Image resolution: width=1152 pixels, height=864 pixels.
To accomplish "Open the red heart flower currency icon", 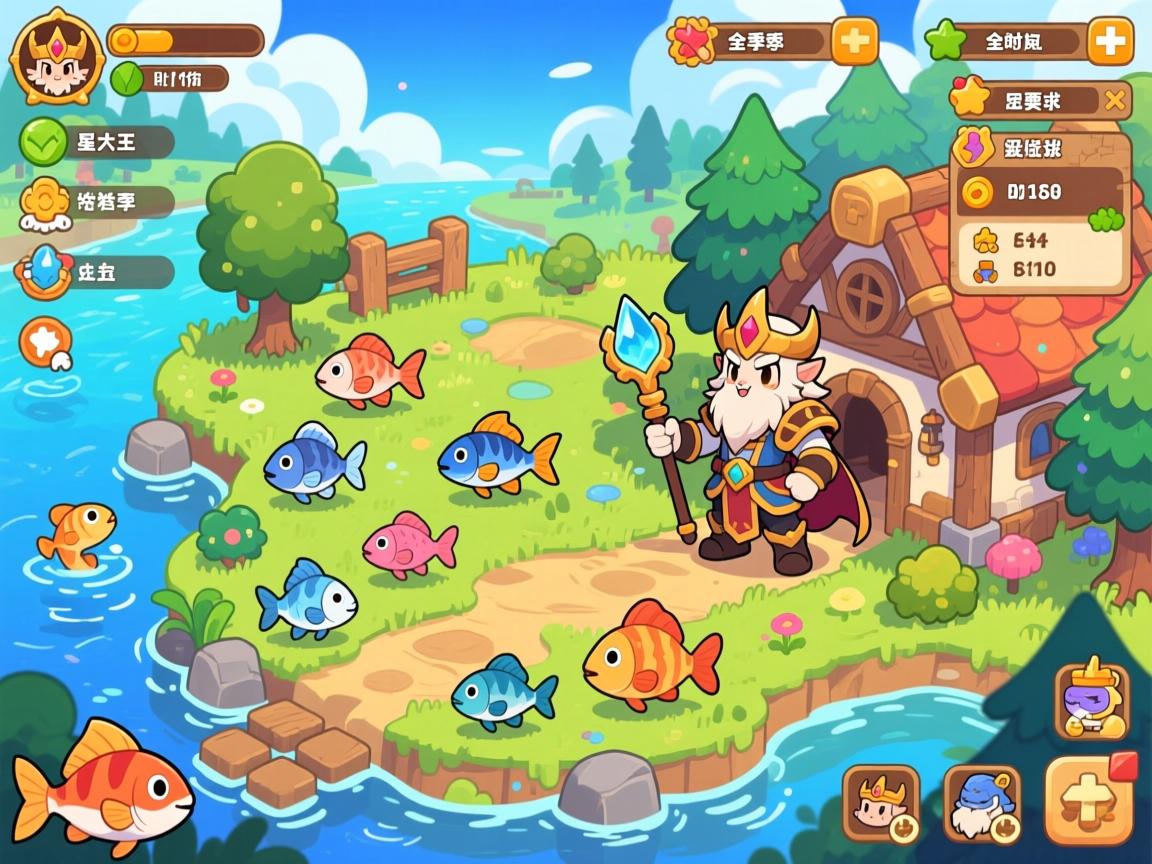I will coord(690,42).
